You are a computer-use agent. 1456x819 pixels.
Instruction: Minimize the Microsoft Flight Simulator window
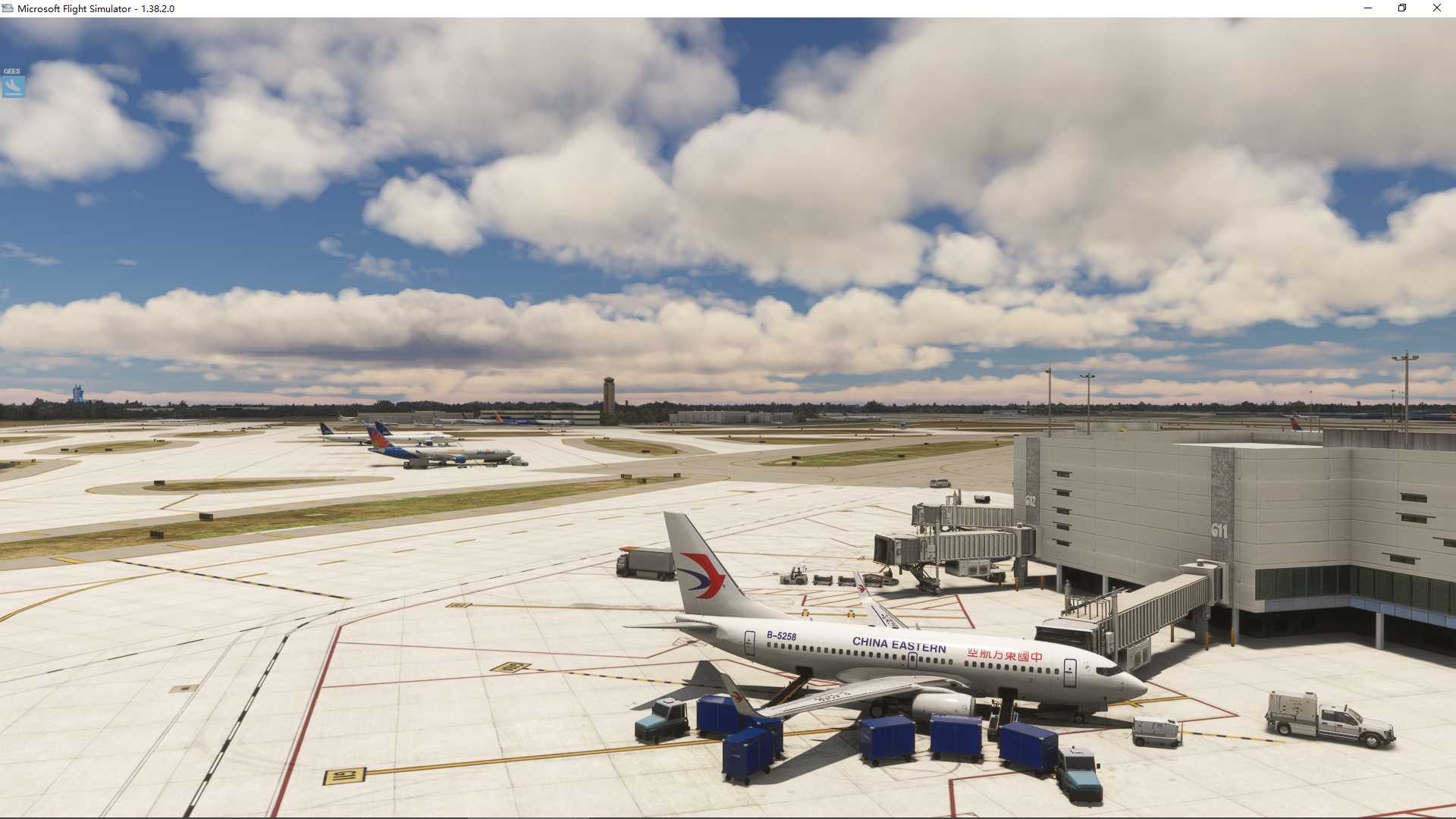[x=1367, y=8]
